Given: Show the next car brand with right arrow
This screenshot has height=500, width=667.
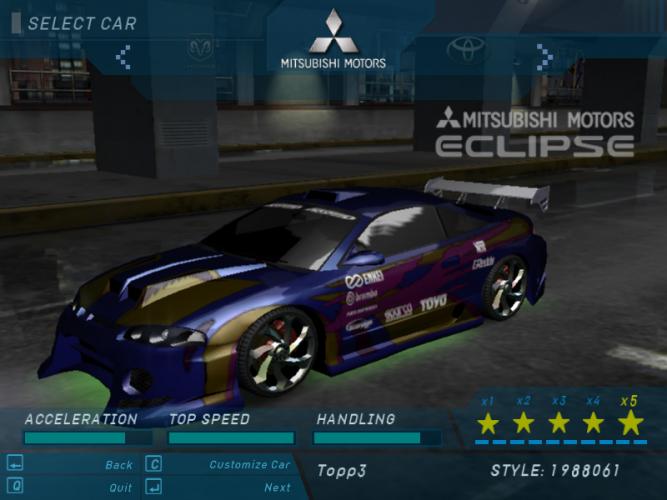Looking at the screenshot, I should click(x=545, y=56).
